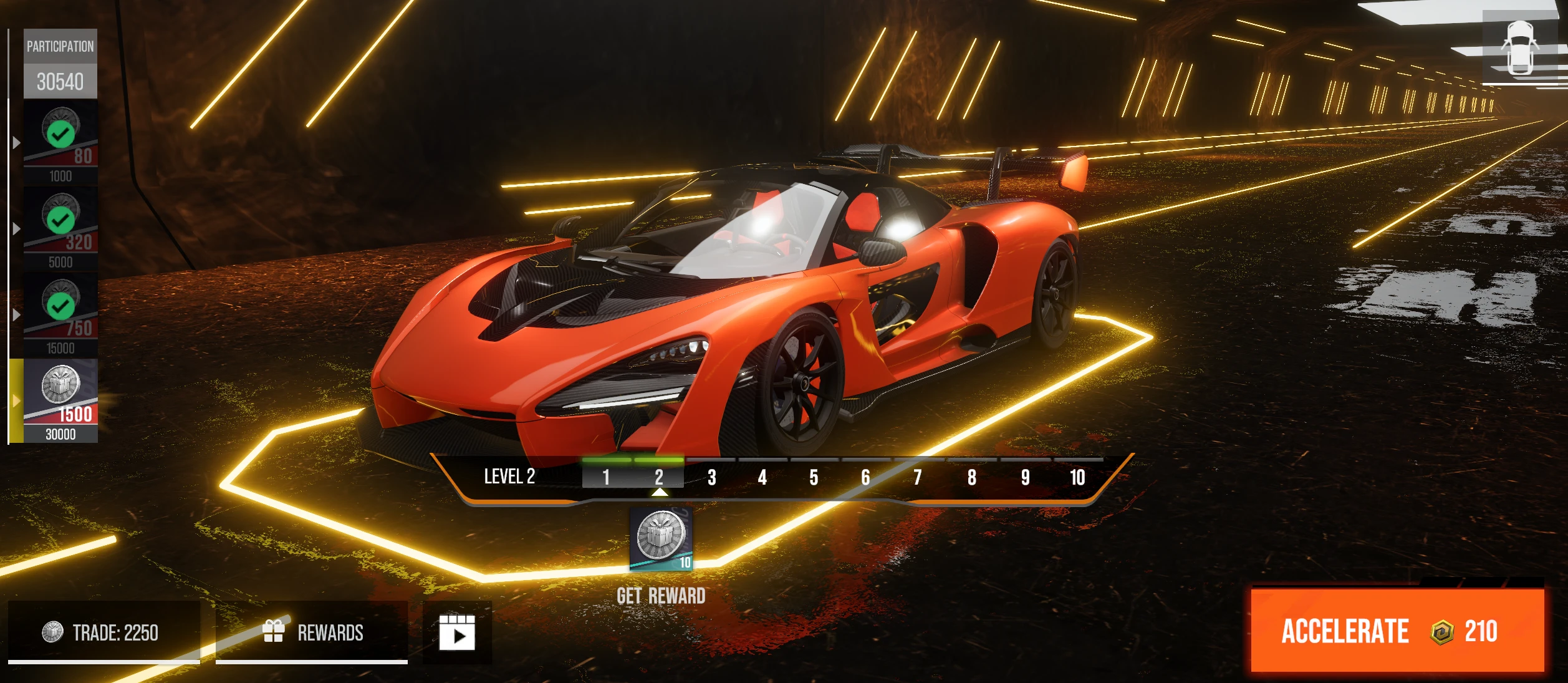Choose level 5 on the level bar

pos(814,477)
